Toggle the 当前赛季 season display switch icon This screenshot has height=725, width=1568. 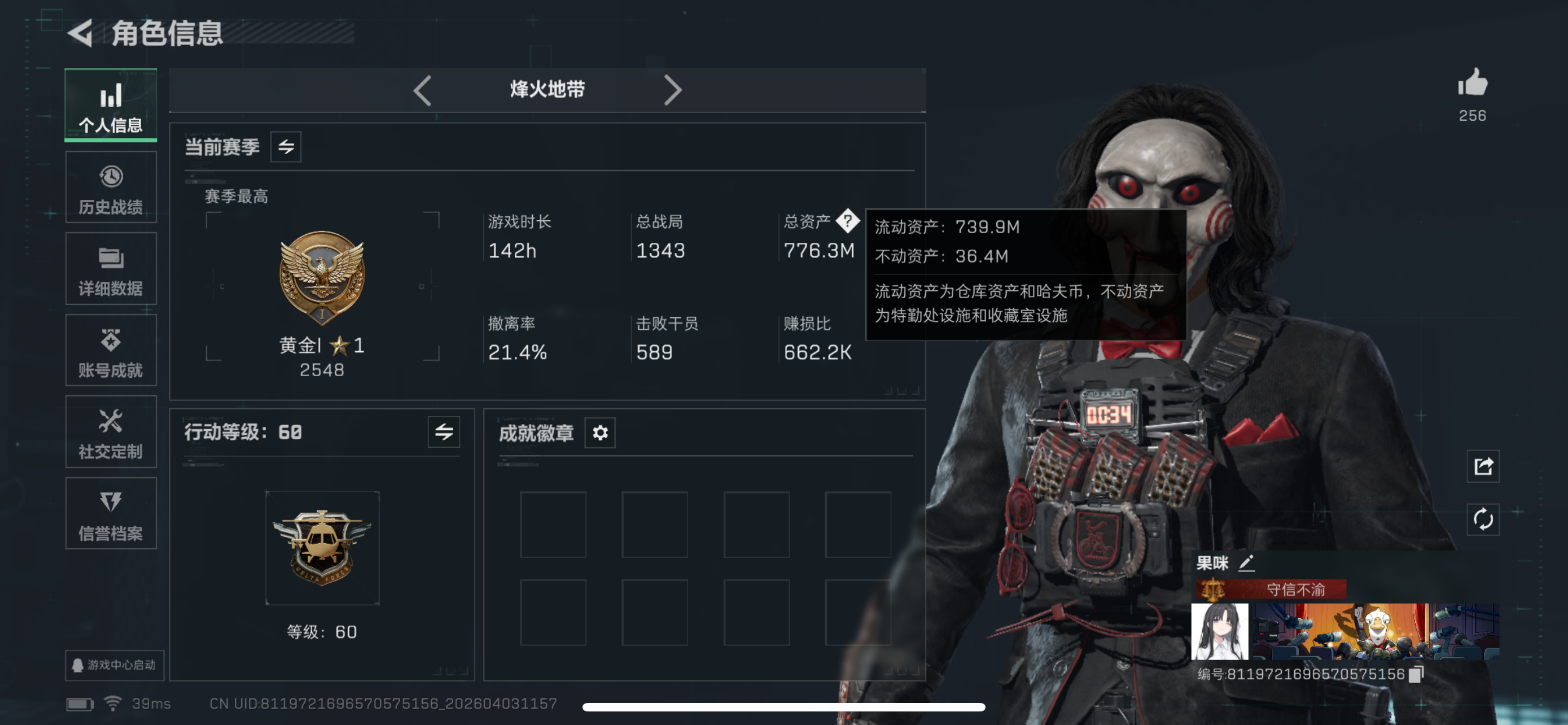tap(286, 146)
